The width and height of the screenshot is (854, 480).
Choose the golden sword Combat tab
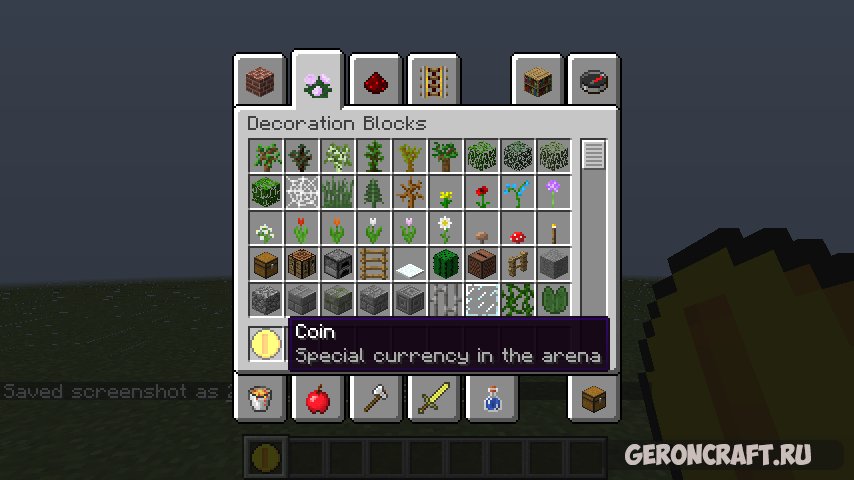[433, 399]
